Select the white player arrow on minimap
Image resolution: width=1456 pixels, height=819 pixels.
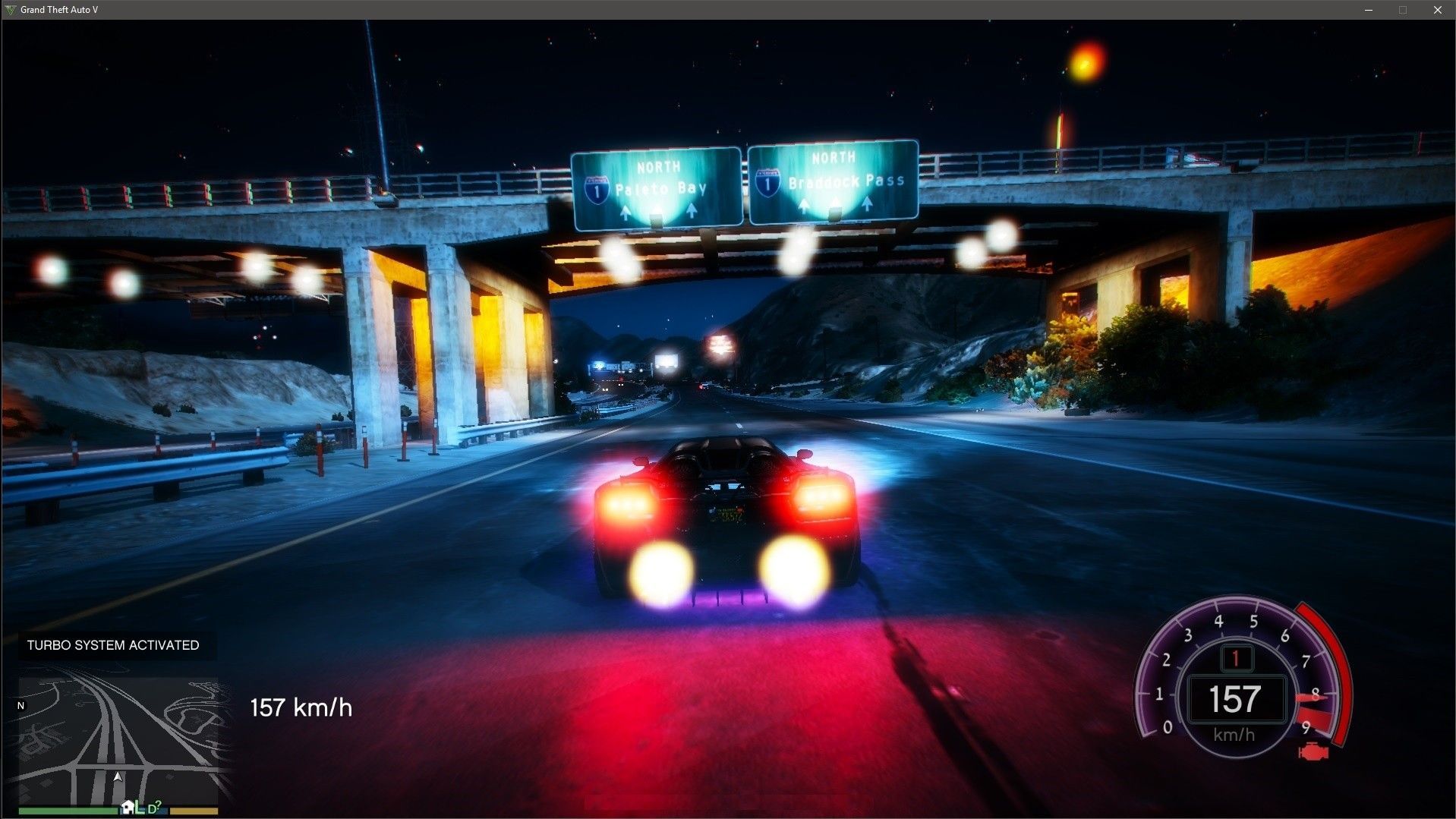coord(118,776)
